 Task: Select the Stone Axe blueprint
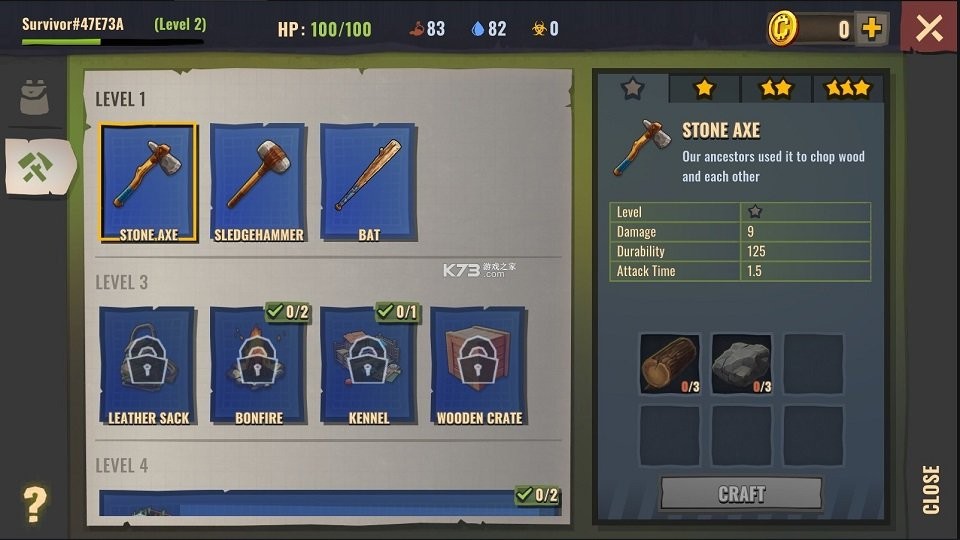(148, 182)
